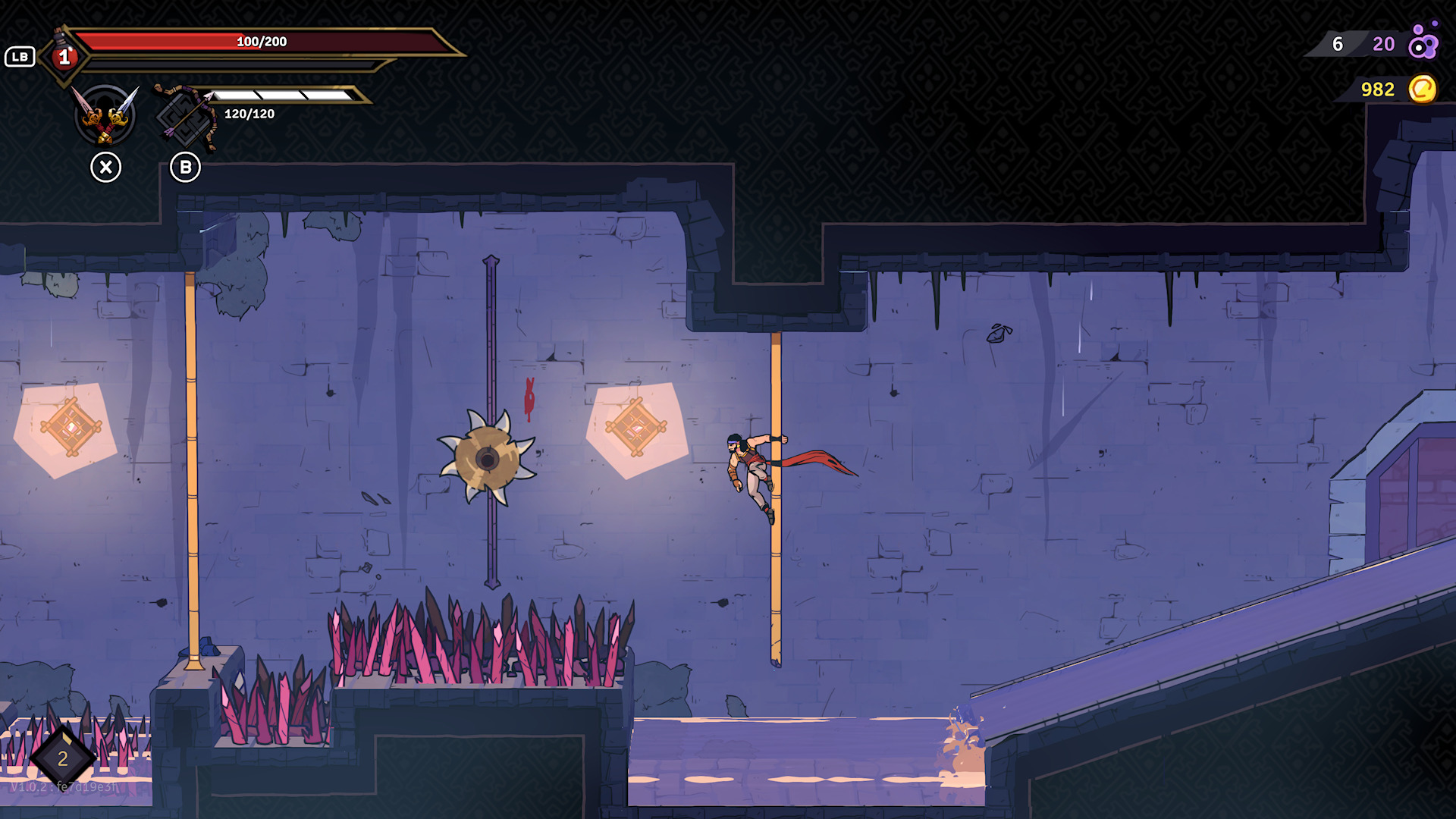Click the counter showing 6 top right

click(1336, 44)
